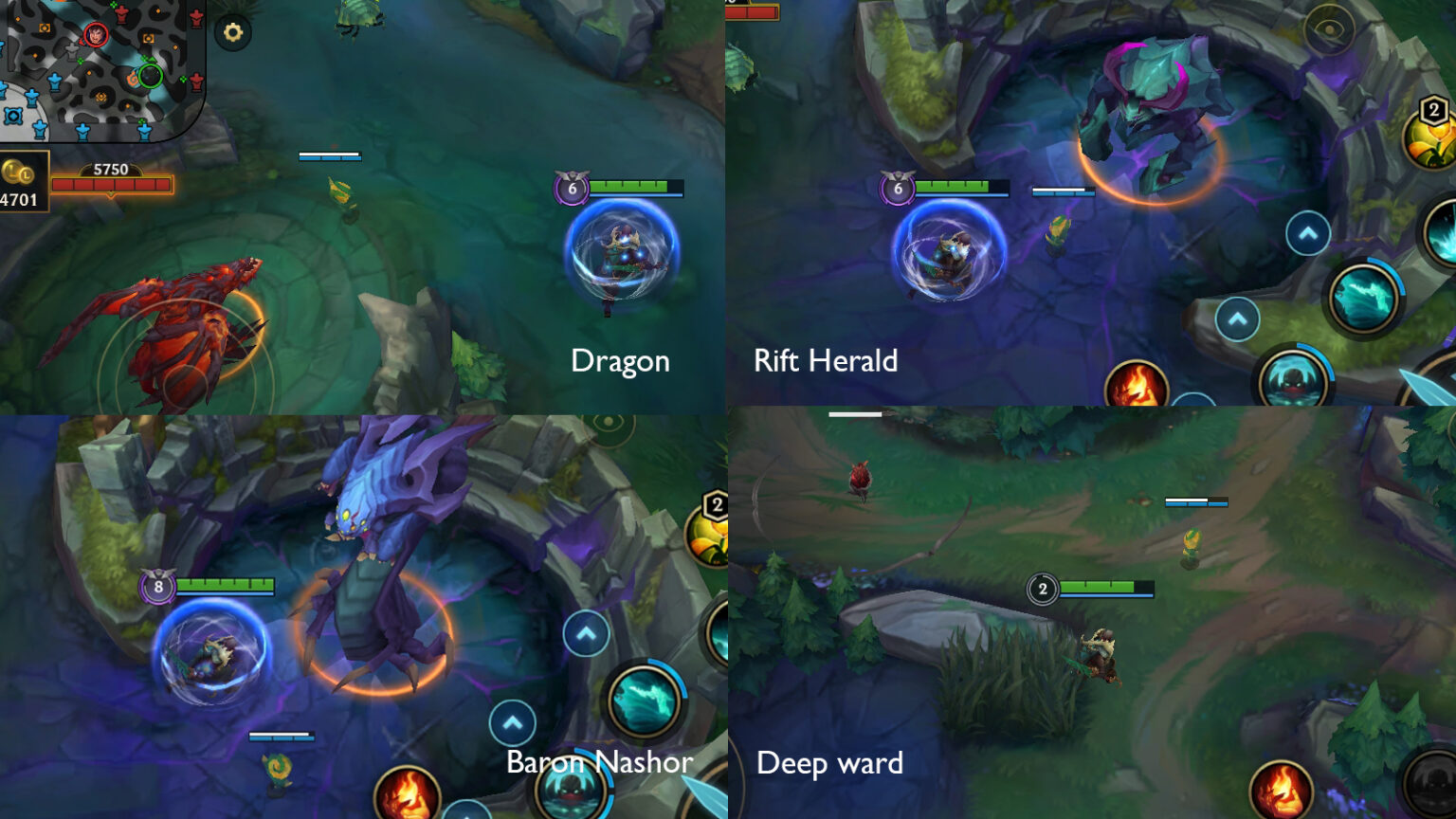Click the Dragon caption text

click(x=619, y=361)
